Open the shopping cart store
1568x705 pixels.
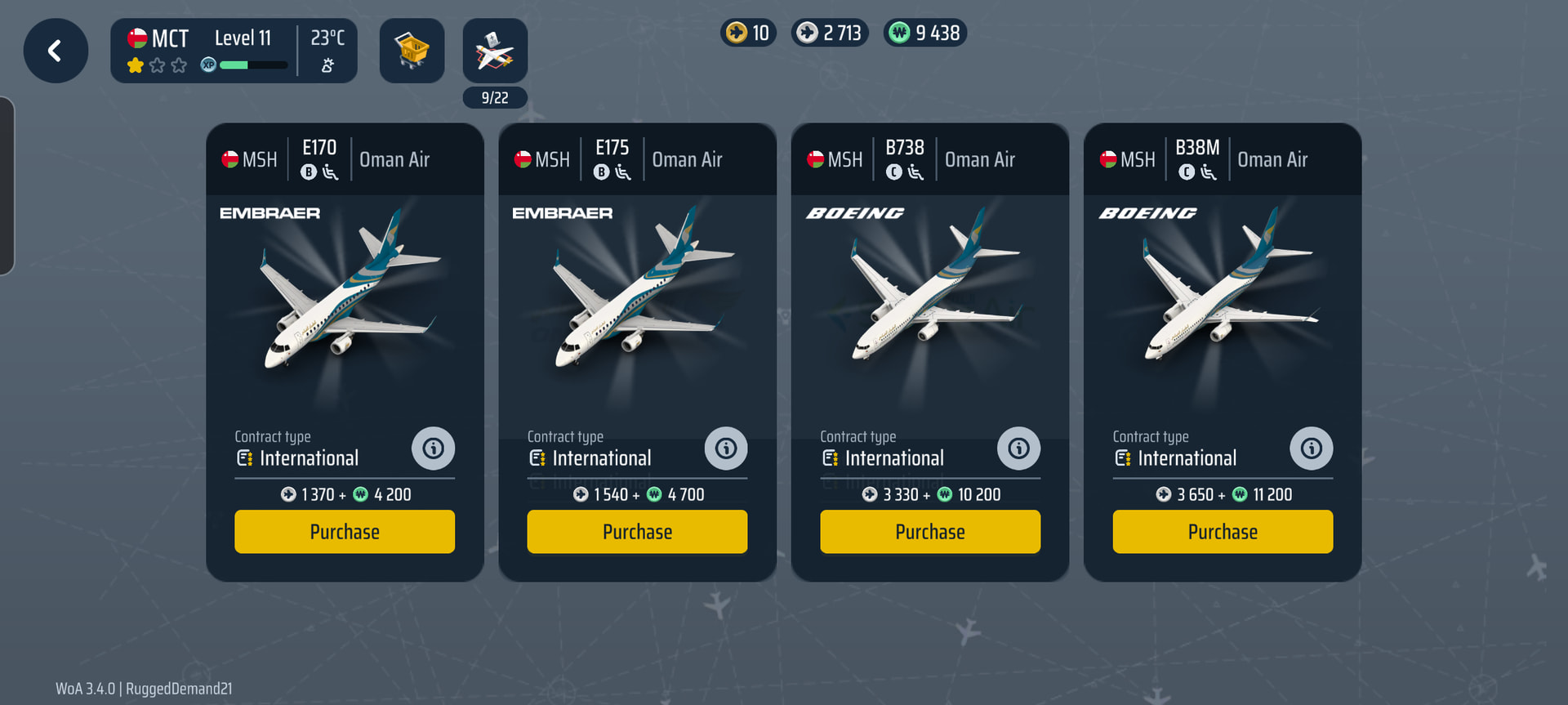[x=412, y=51]
